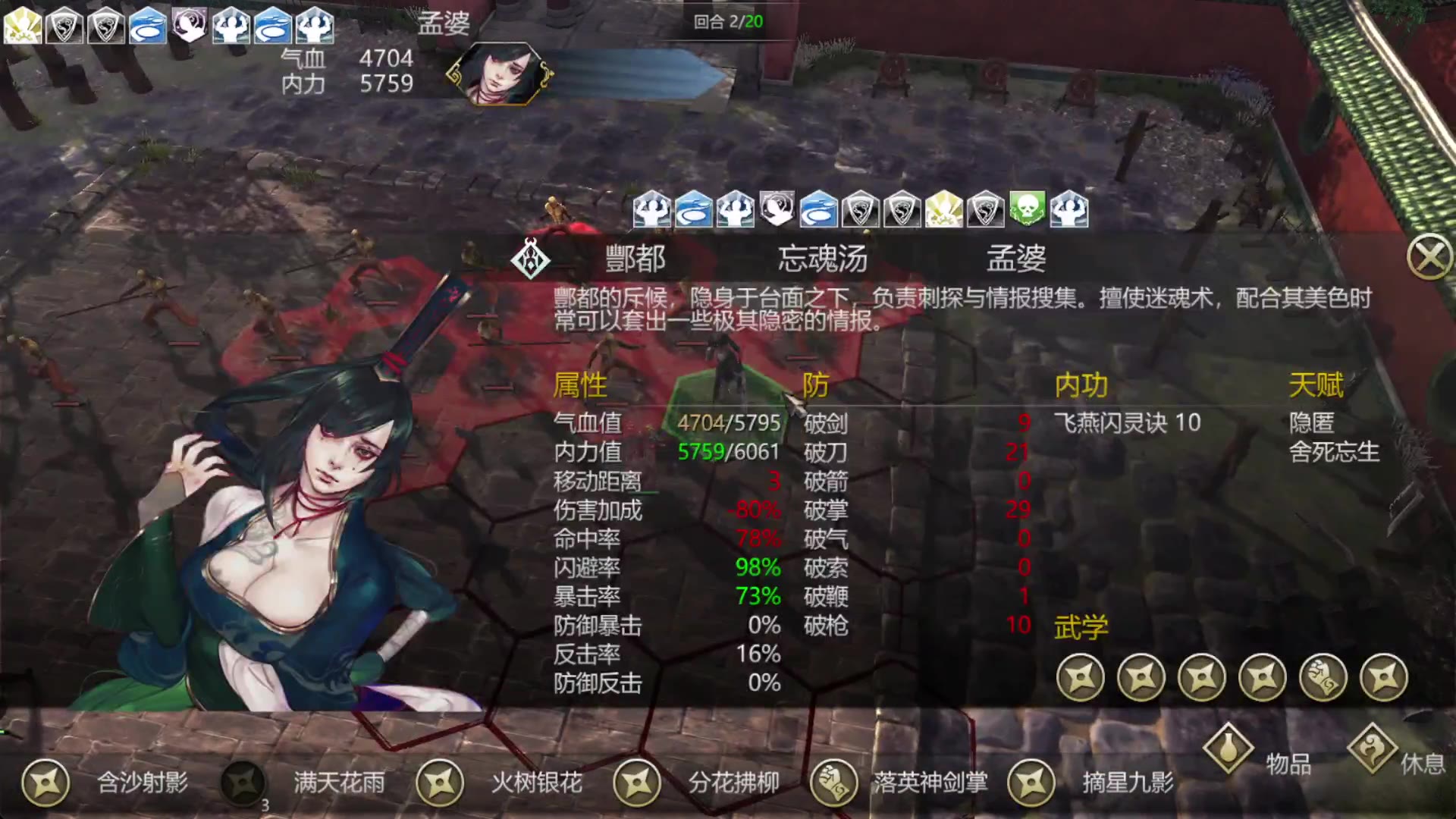Viewport: 1456px width, 819px height.
Task: Click the 飞燕闪灵诀 10 internal skill
Action: (x=1128, y=425)
